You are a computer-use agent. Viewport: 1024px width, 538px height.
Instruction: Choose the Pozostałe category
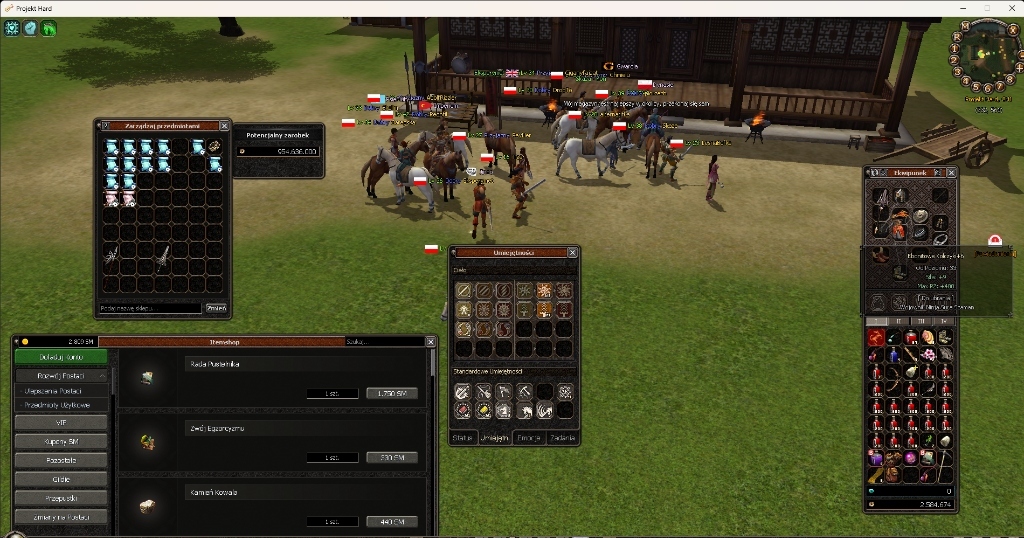pos(61,460)
